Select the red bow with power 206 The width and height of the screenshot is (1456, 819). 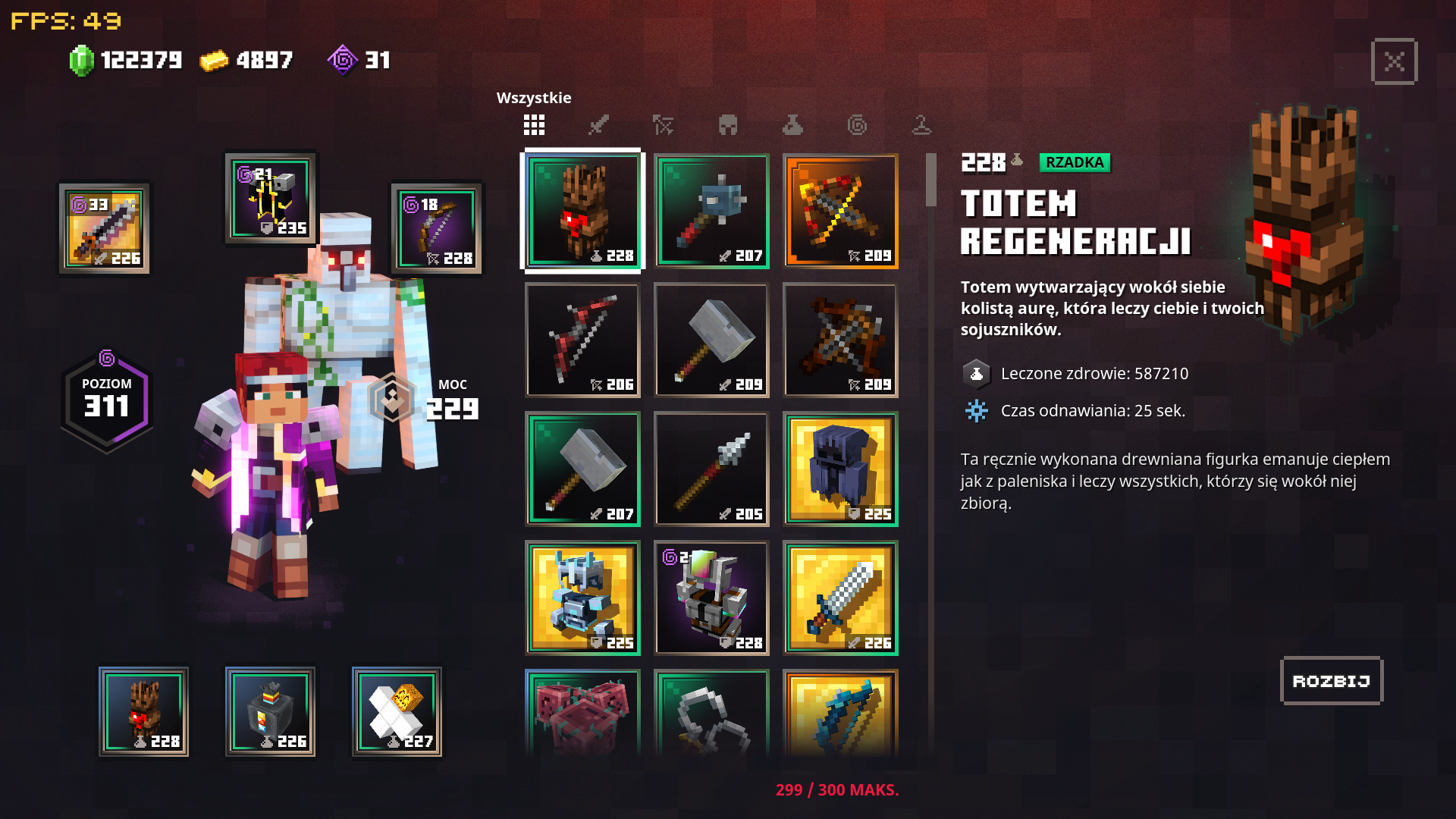pos(582,340)
